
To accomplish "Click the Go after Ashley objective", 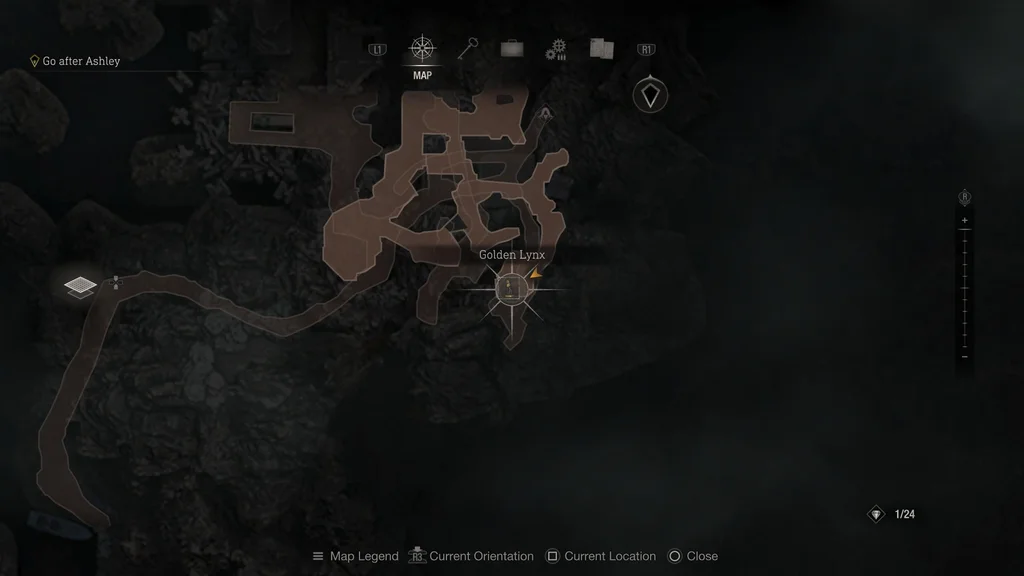I will [x=80, y=61].
